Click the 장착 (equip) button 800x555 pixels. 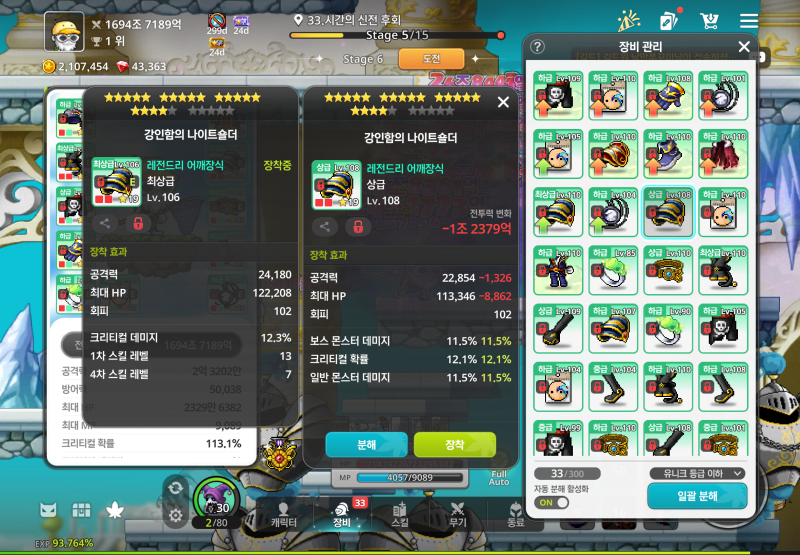tap(455, 444)
